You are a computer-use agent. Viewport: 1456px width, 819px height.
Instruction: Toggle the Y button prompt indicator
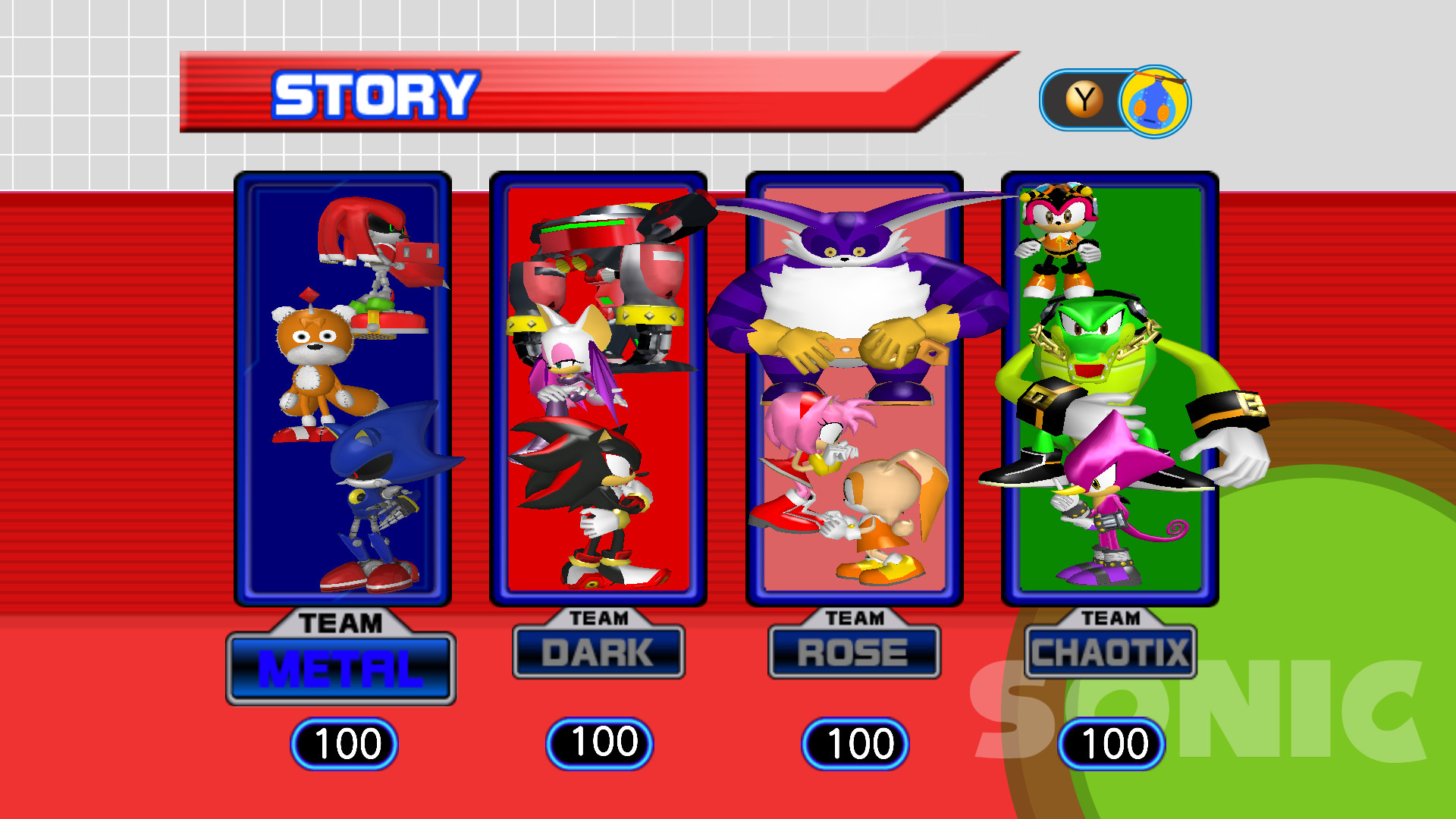pos(1084,97)
